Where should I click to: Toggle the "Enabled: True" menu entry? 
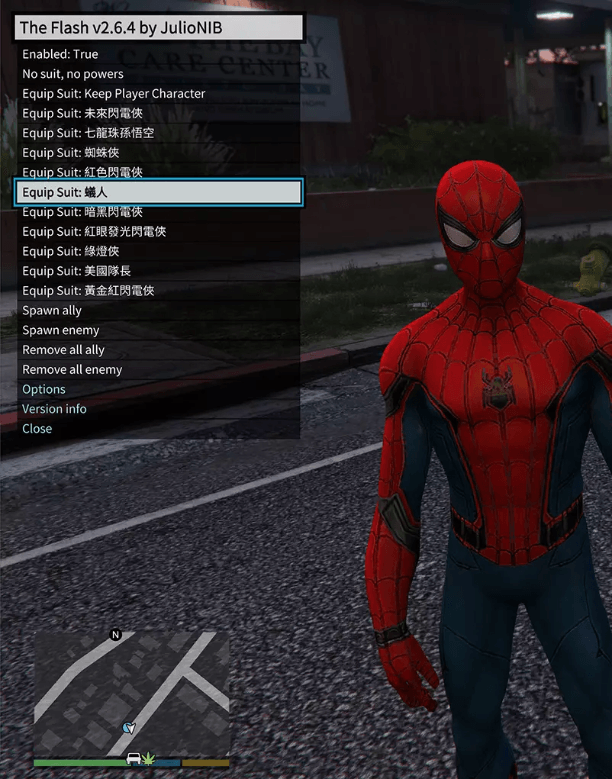[x=60, y=54]
